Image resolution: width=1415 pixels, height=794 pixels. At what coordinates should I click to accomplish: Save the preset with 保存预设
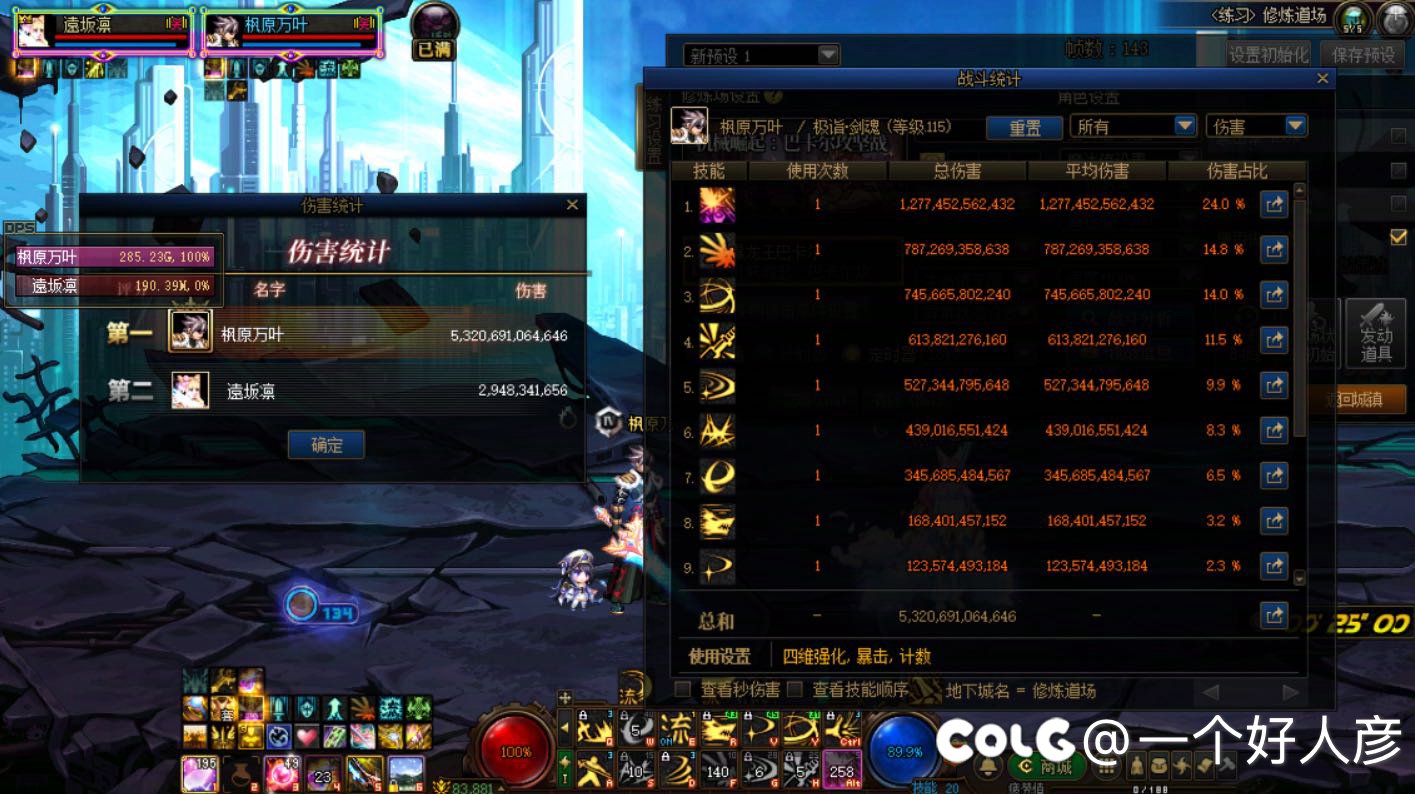click(x=1361, y=55)
